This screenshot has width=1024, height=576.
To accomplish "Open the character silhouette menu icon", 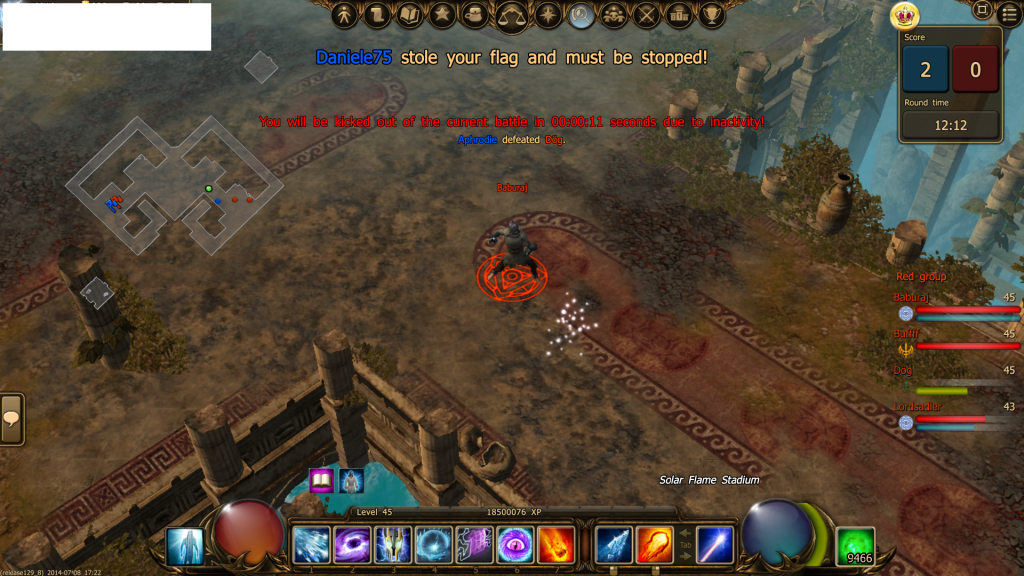I will pos(345,15).
